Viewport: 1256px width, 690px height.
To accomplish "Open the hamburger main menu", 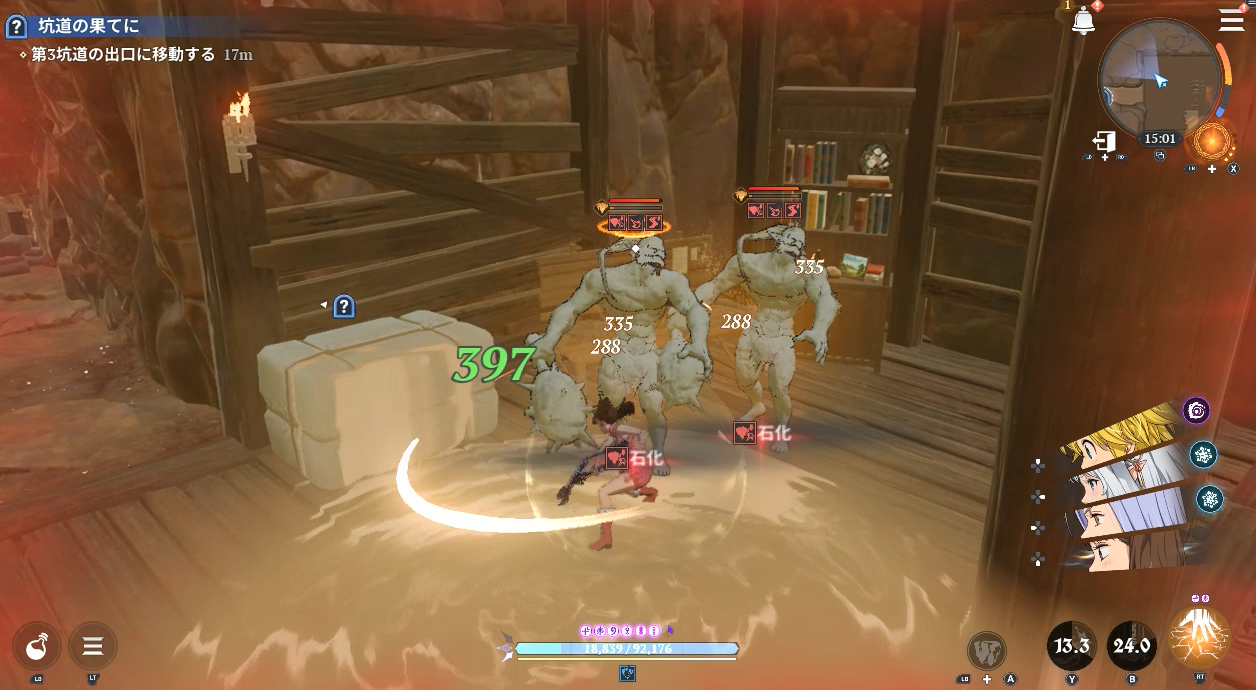I will [1232, 20].
